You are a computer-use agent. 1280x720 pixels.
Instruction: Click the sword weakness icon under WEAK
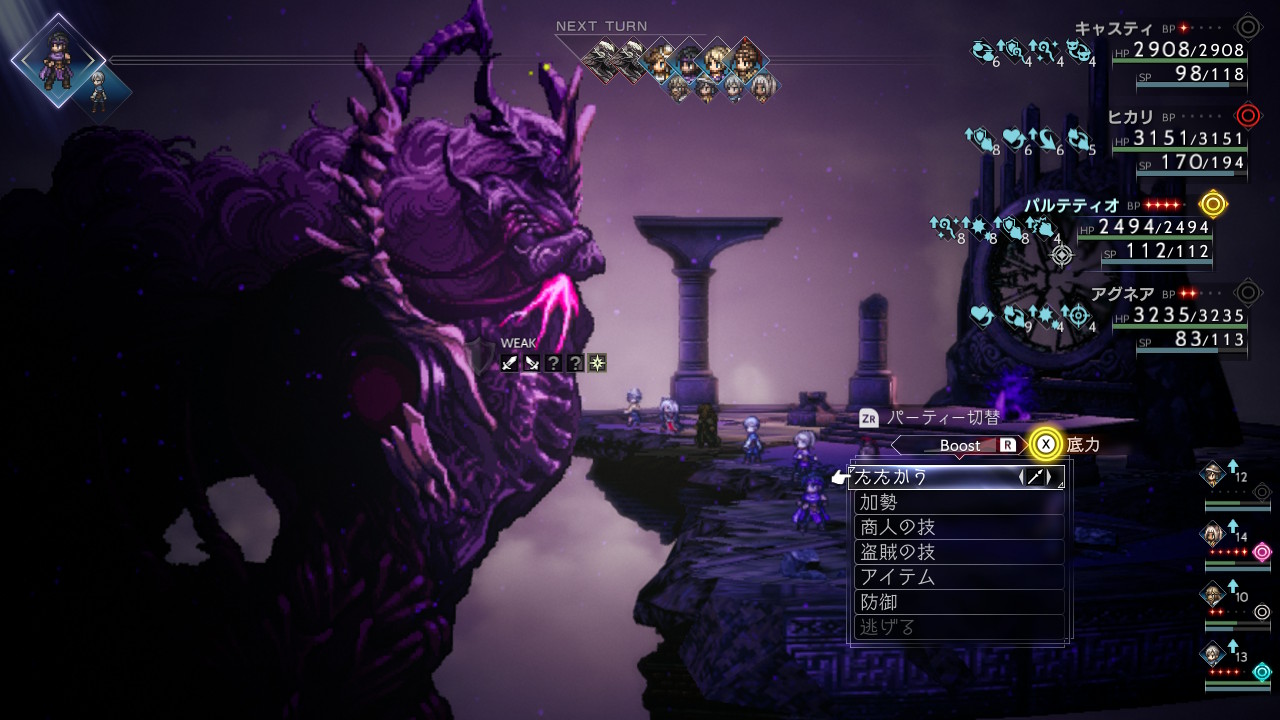tap(510, 363)
